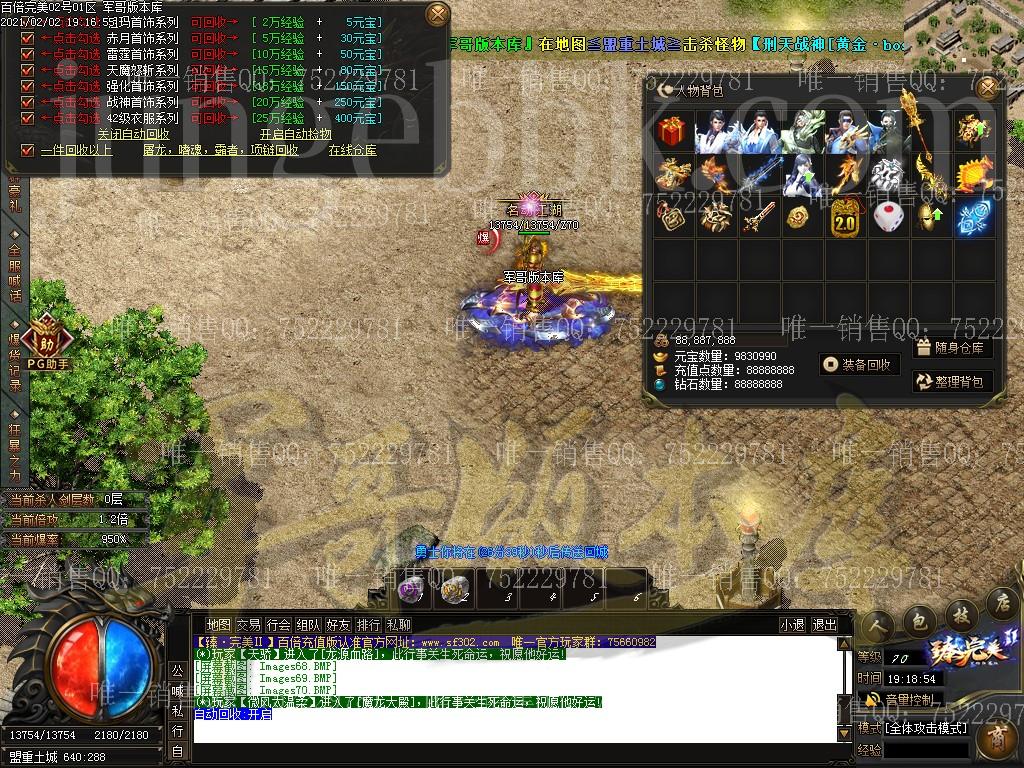Open the 地图 map menu

coord(218,625)
